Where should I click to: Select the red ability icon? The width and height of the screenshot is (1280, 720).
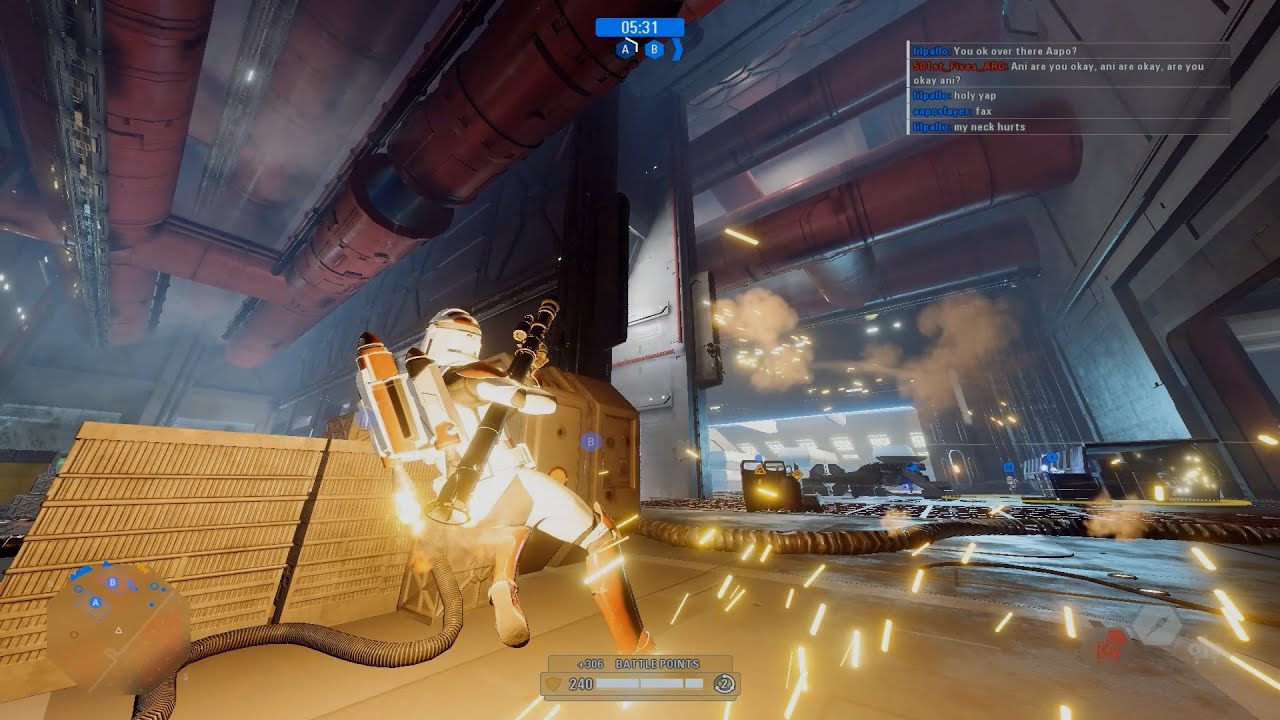[1109, 647]
